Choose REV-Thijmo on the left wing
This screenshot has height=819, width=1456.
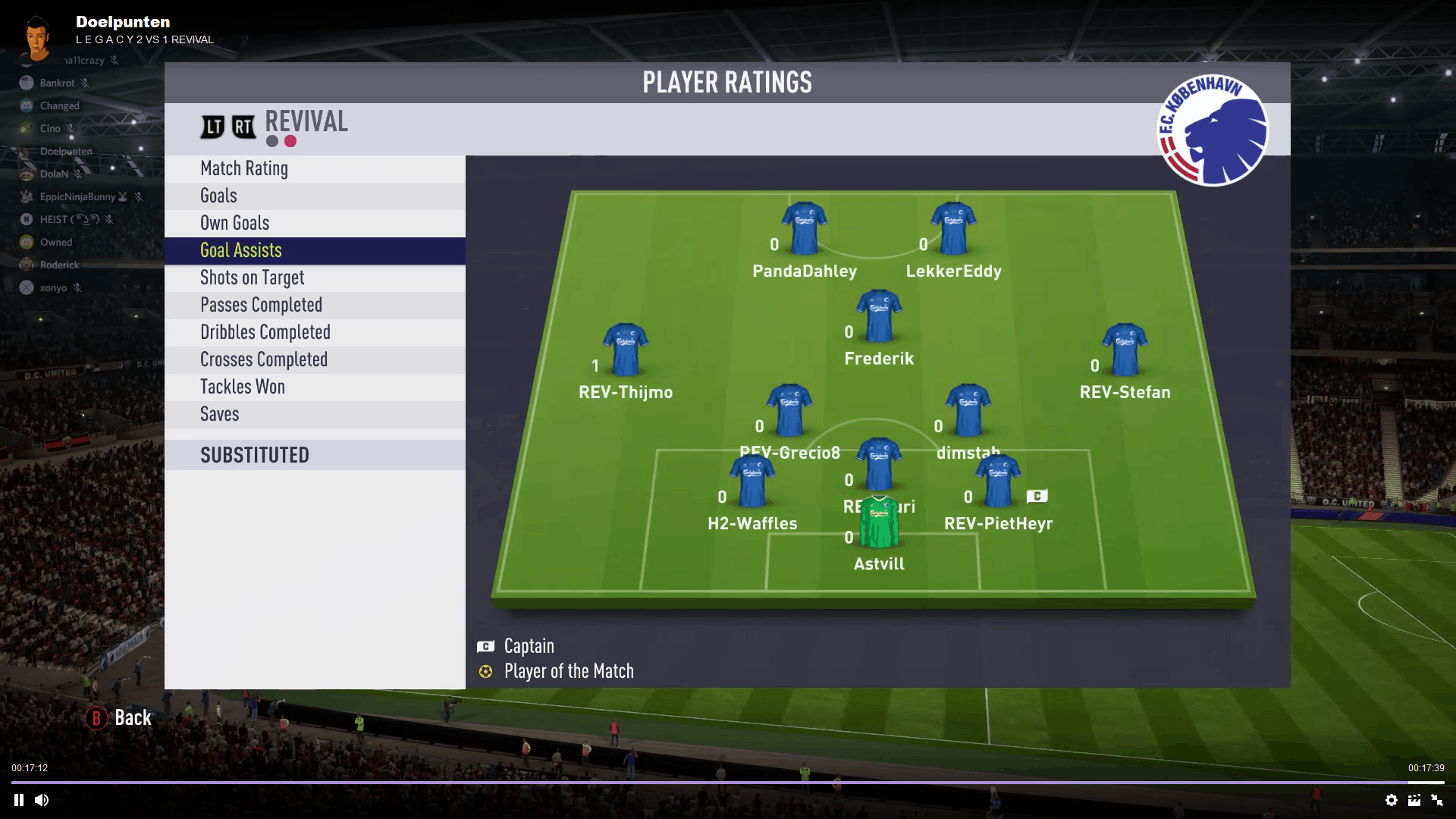[x=626, y=350]
